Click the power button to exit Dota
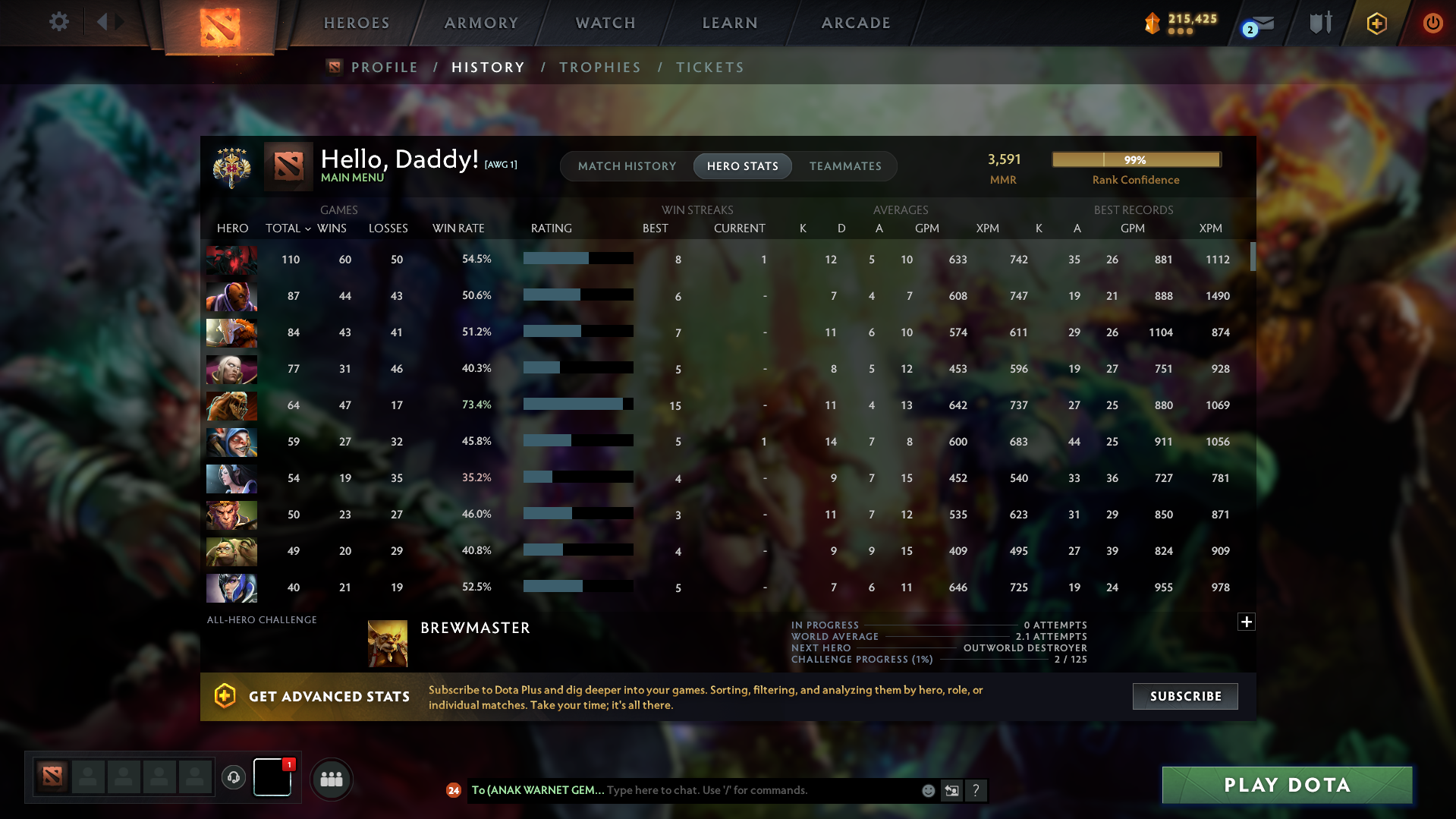 [x=1432, y=23]
